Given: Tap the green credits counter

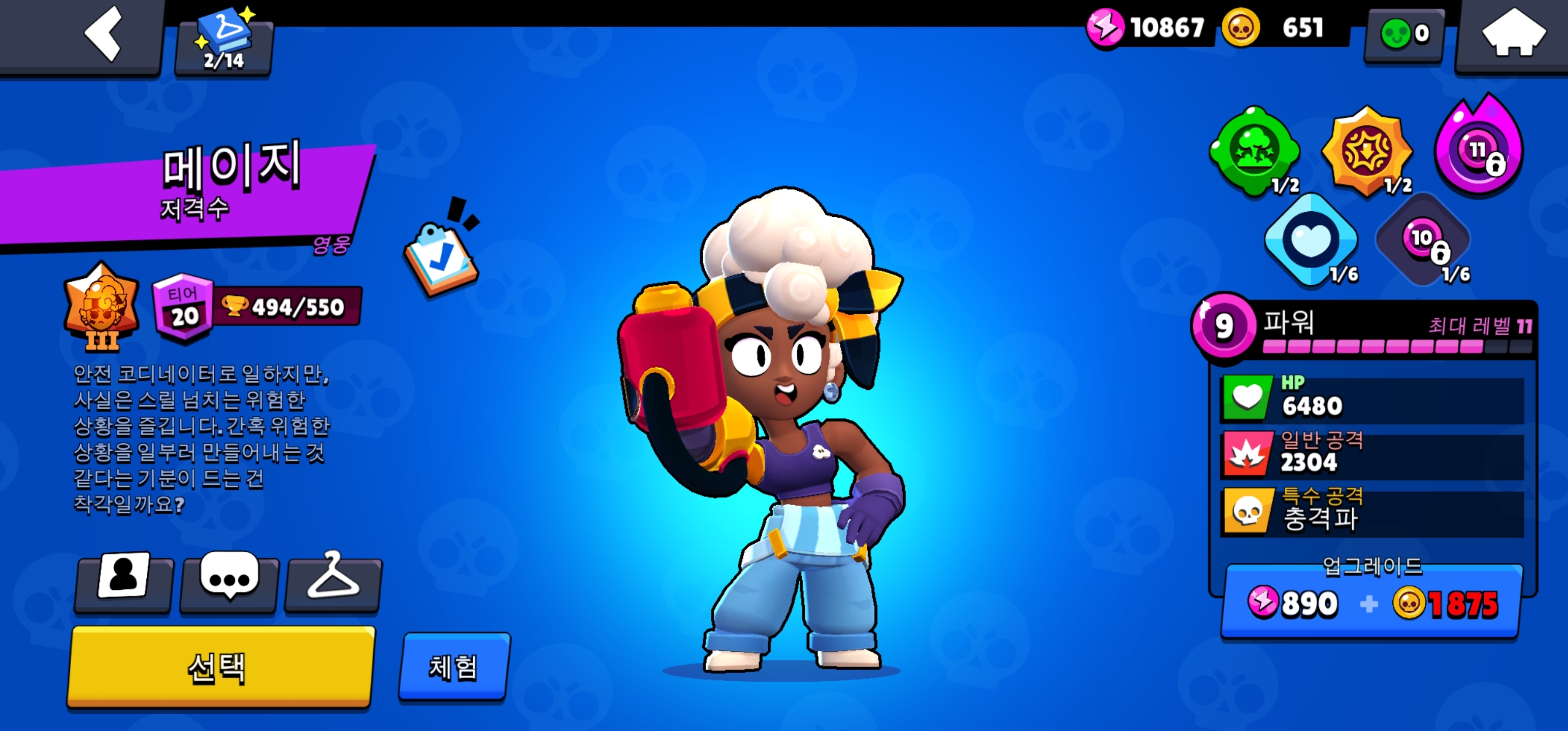Looking at the screenshot, I should click(x=1403, y=34).
